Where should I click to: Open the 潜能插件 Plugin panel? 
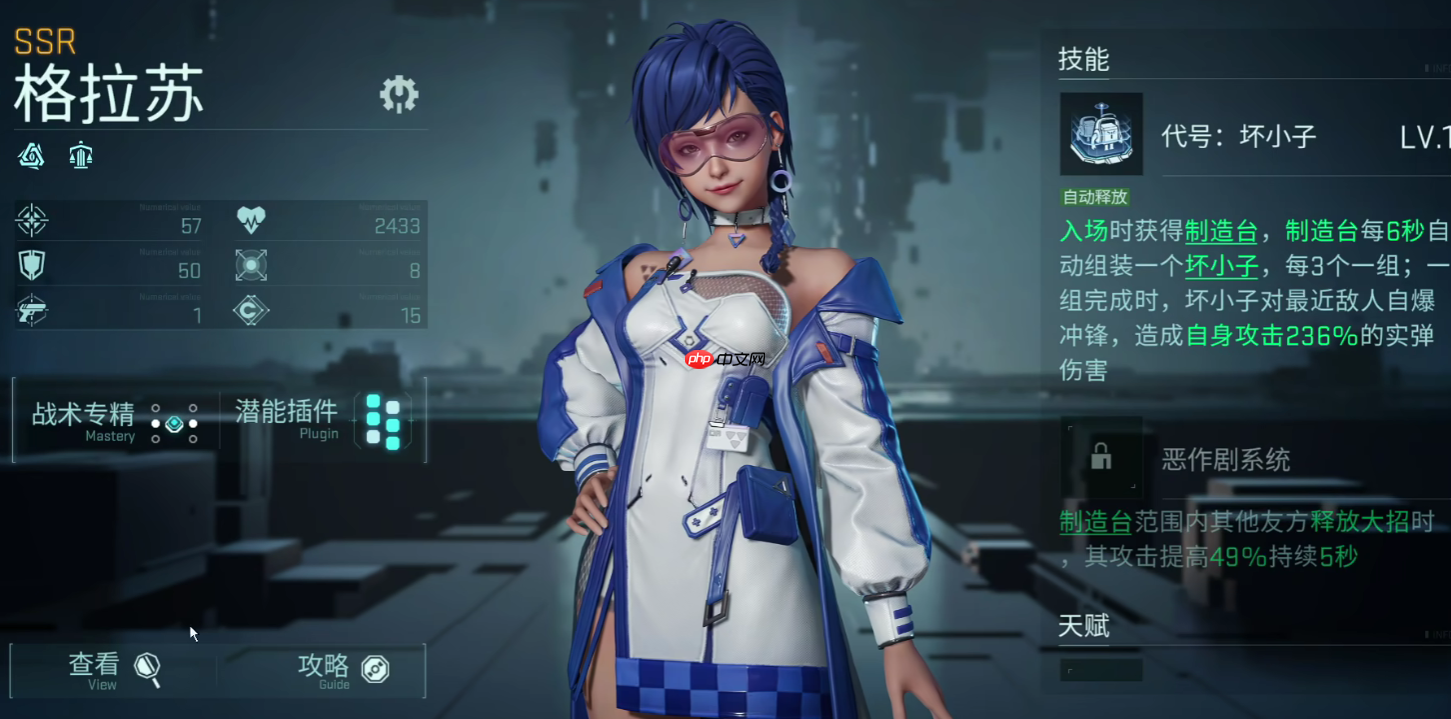[318, 420]
